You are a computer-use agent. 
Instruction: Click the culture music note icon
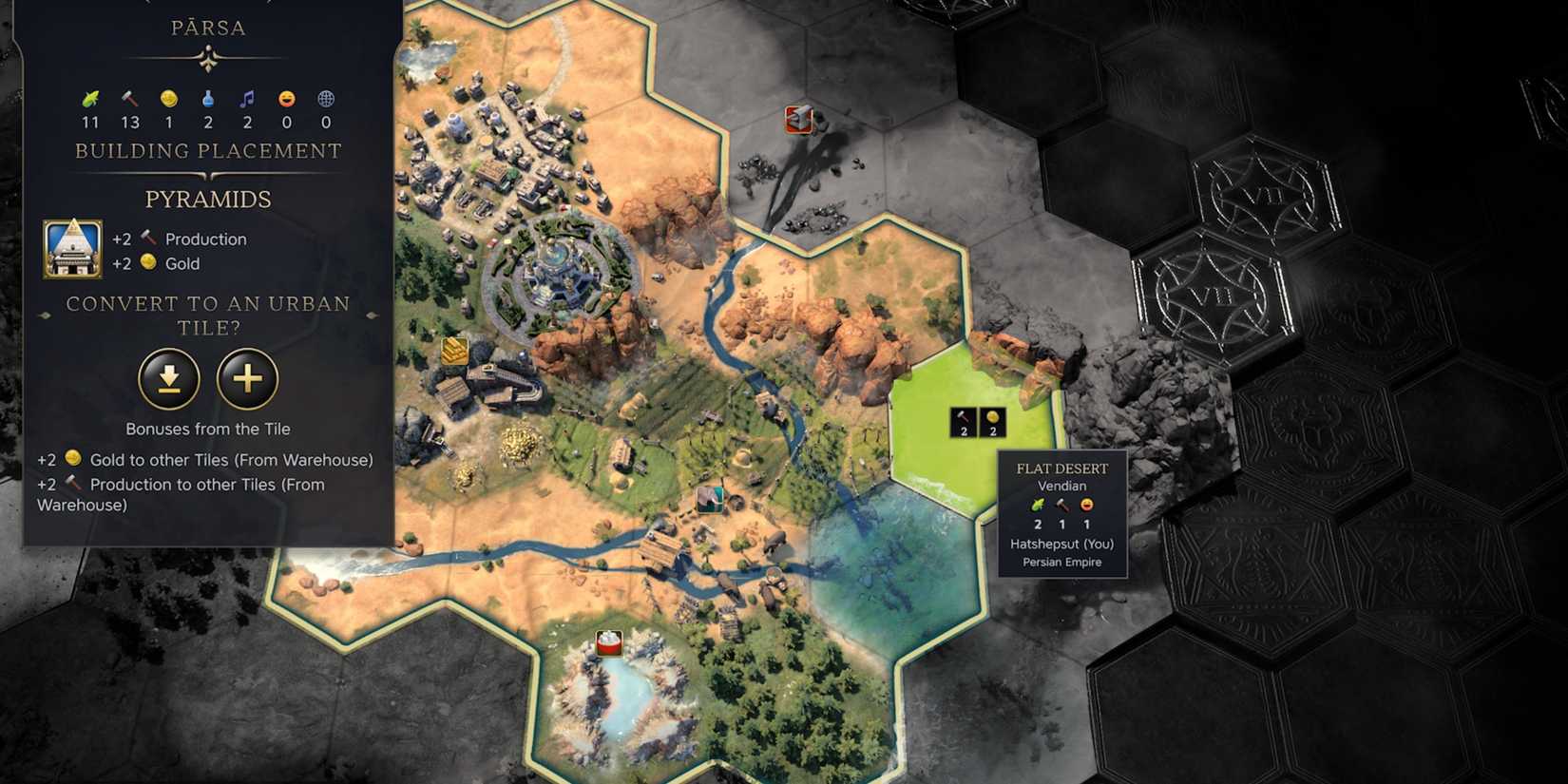click(x=247, y=98)
